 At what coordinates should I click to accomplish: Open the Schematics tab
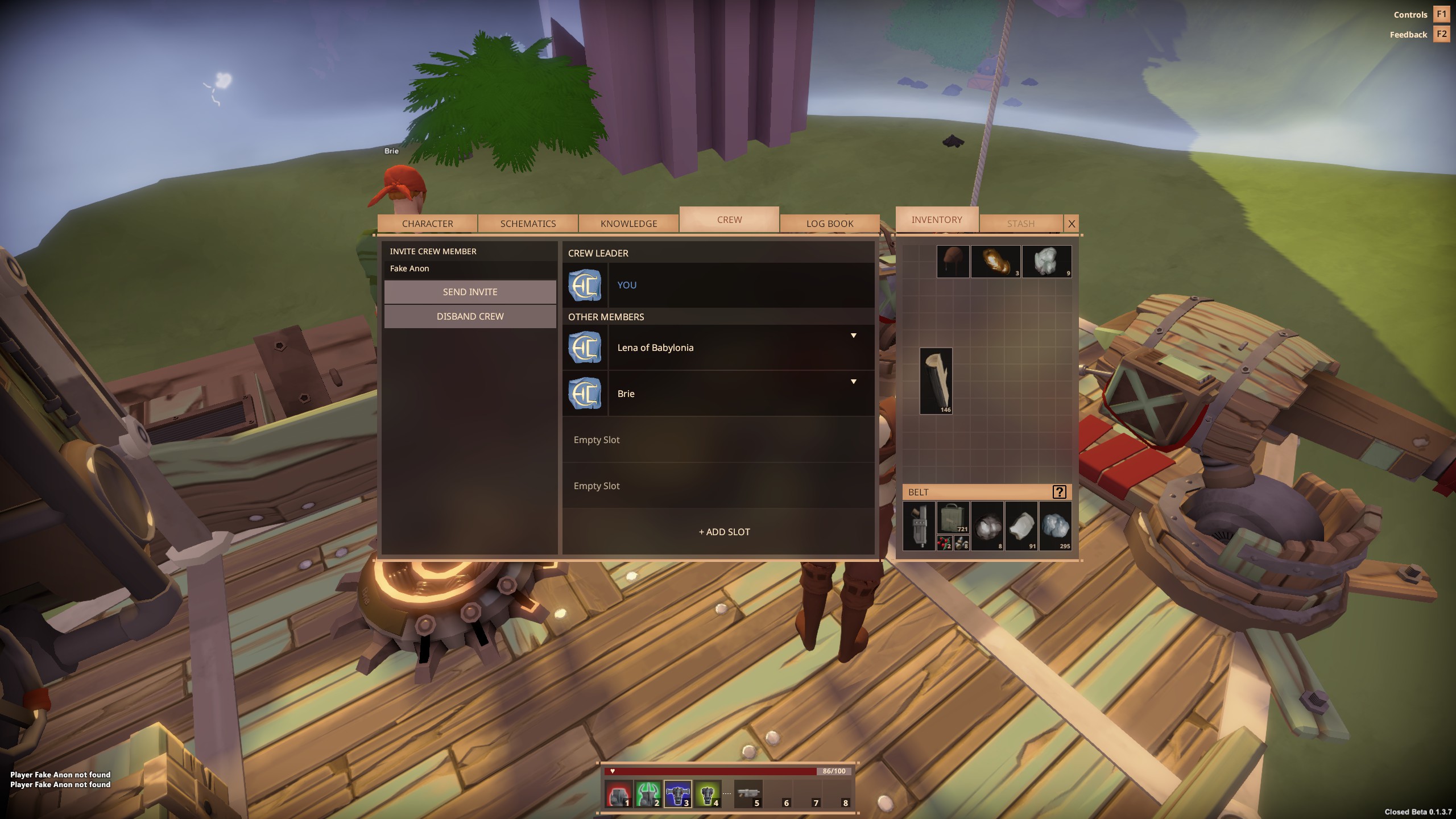click(x=528, y=224)
